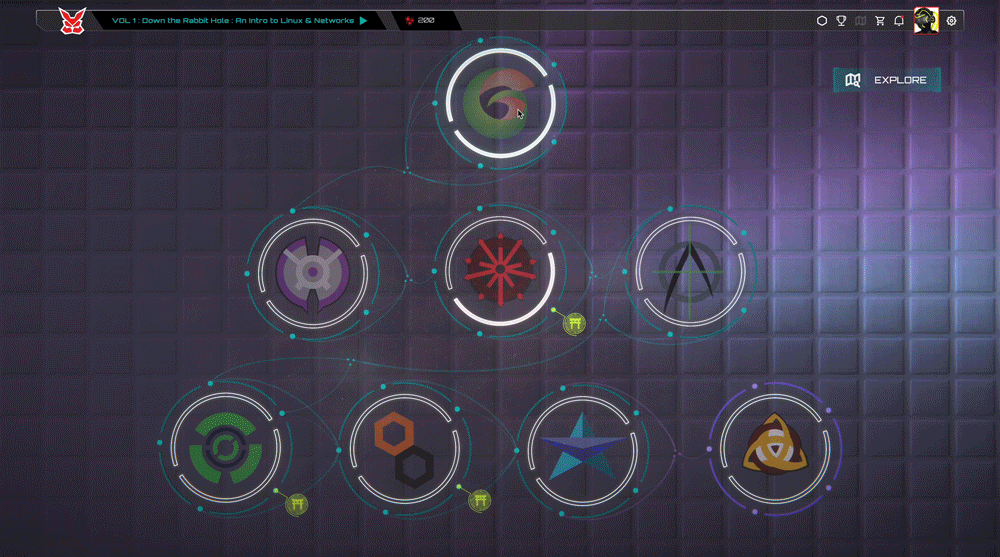The image size is (1000, 557).
Task: Choose the red starburst wheel node
Action: click(499, 269)
